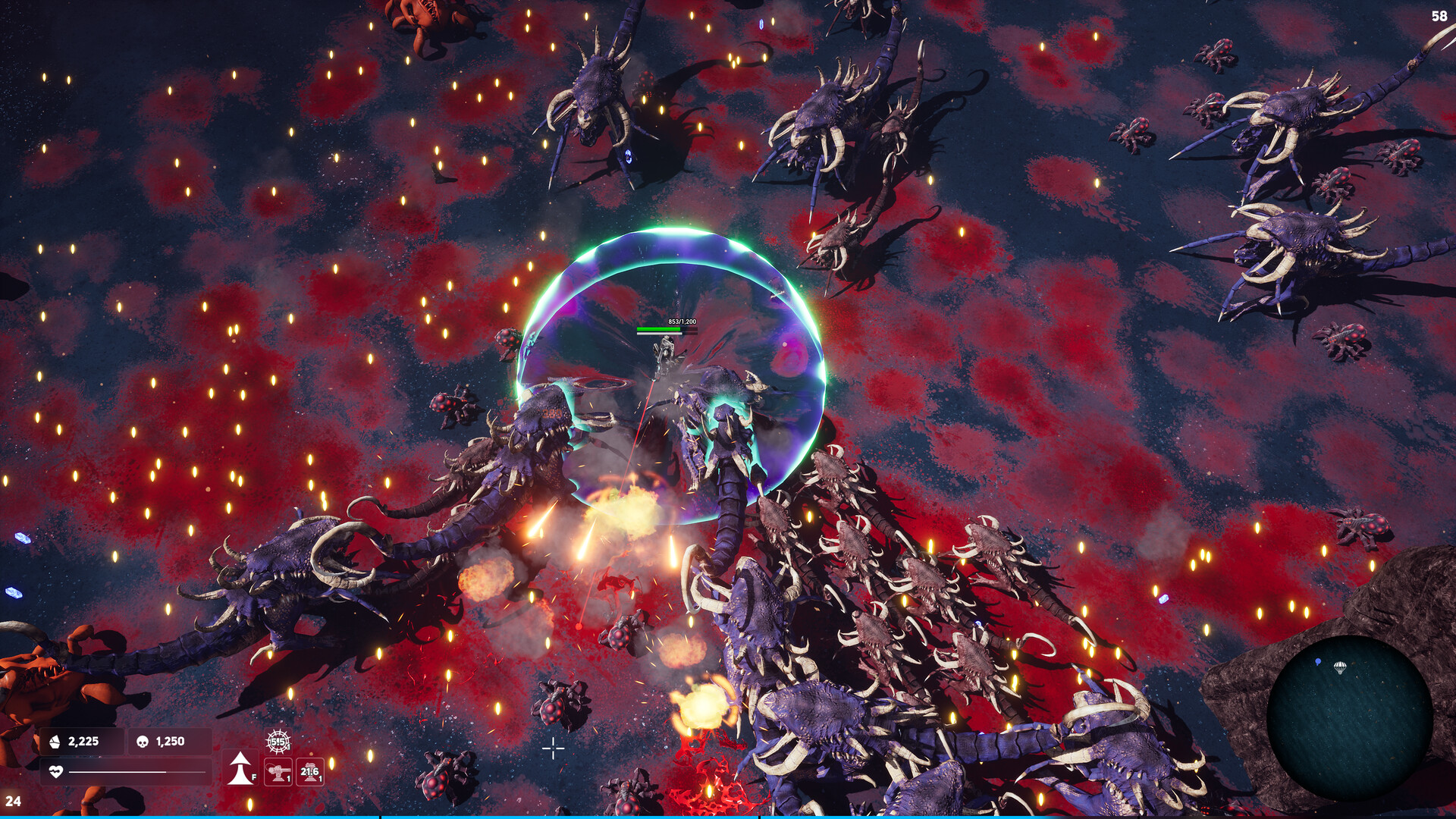Click the spiked 515 multiplier badge icon
Image resolution: width=1456 pixels, height=819 pixels.
[x=280, y=740]
